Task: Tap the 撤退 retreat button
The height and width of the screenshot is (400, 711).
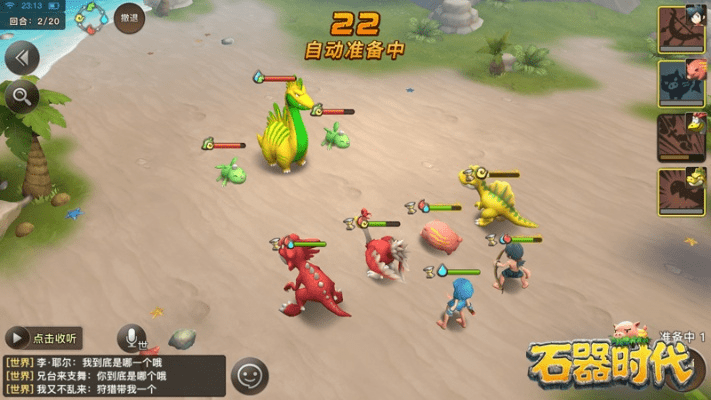Action: 129,18
